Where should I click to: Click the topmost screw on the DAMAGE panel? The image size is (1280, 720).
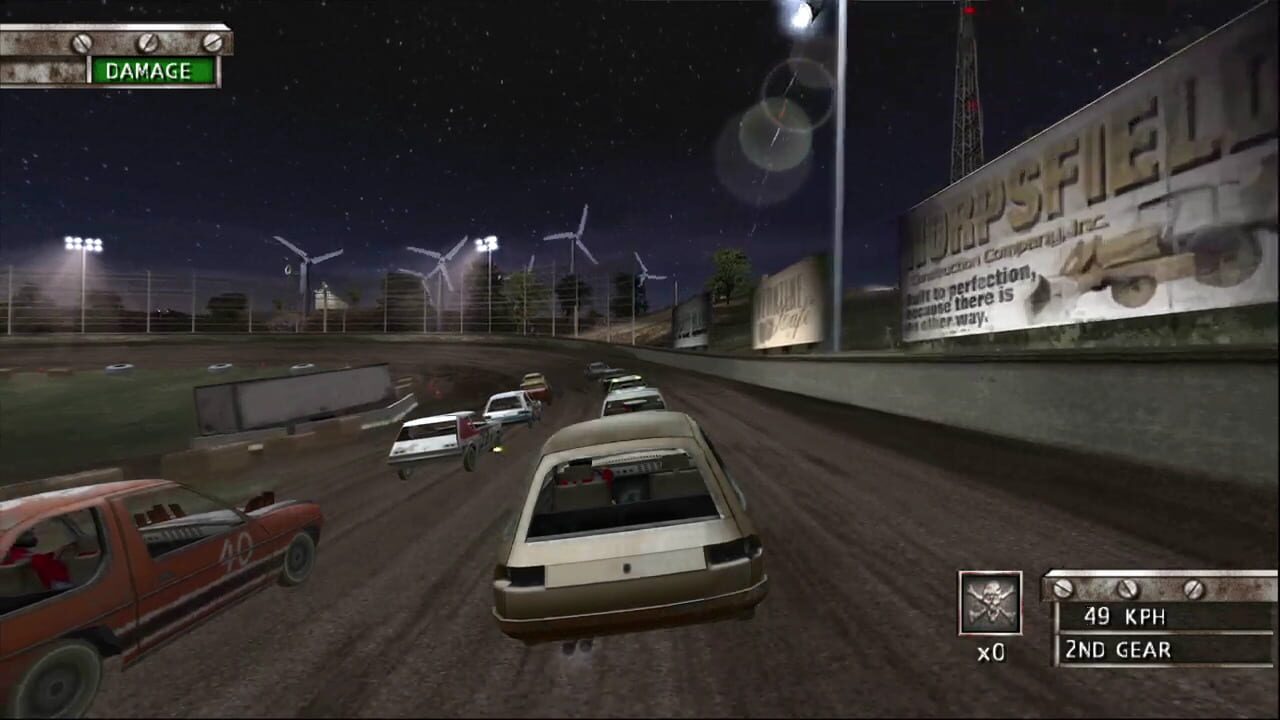pos(82,42)
